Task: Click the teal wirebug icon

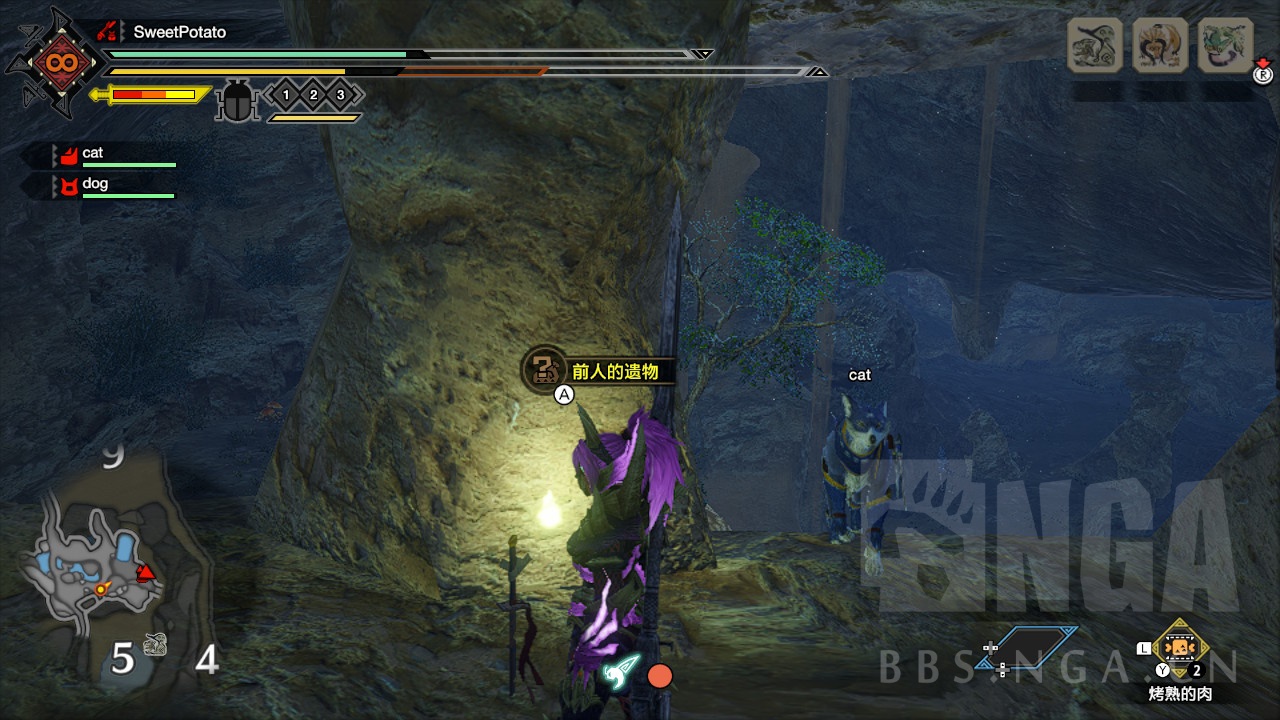Action: coord(620,671)
